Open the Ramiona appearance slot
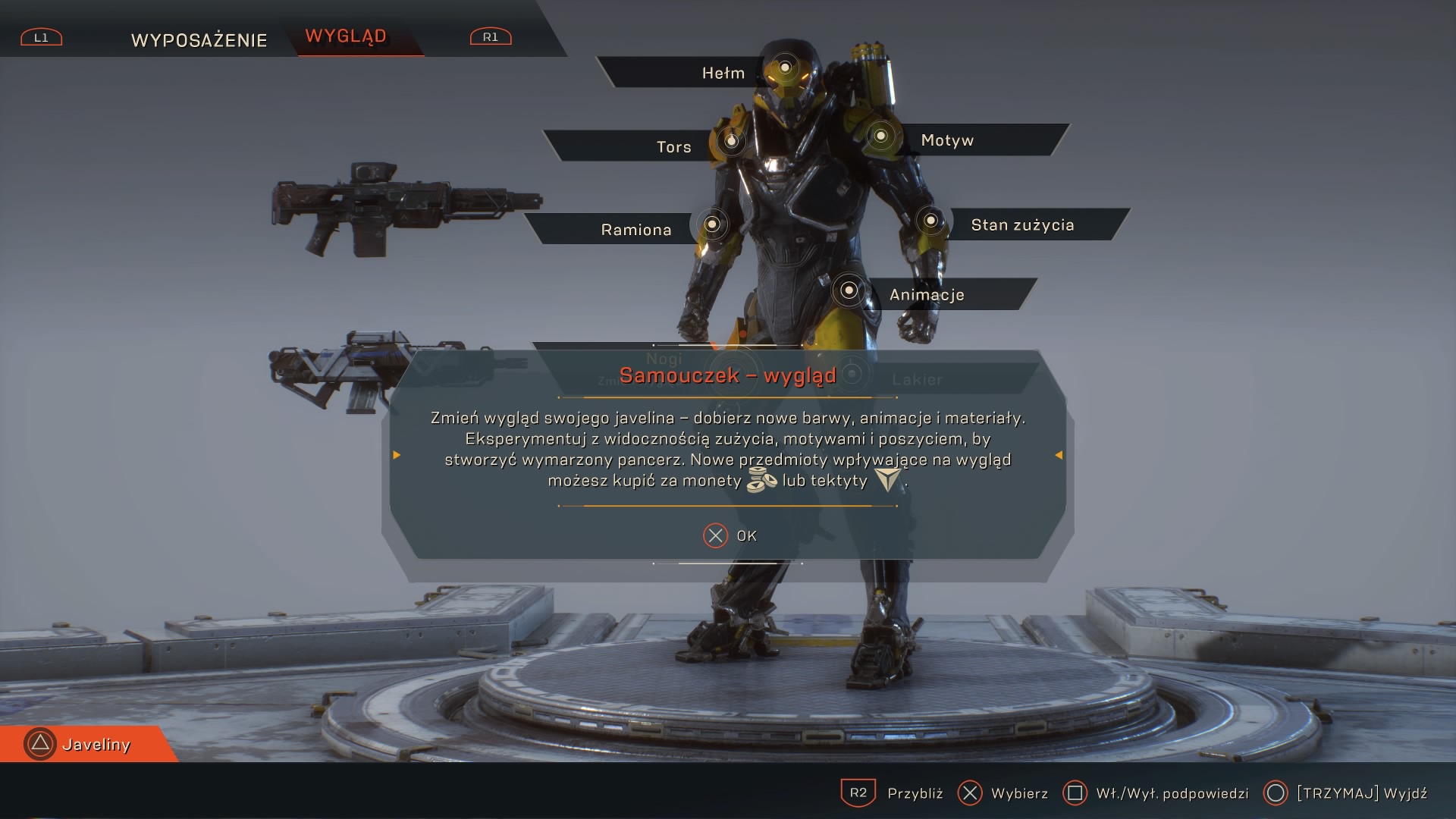The height and width of the screenshot is (819, 1456). (635, 230)
